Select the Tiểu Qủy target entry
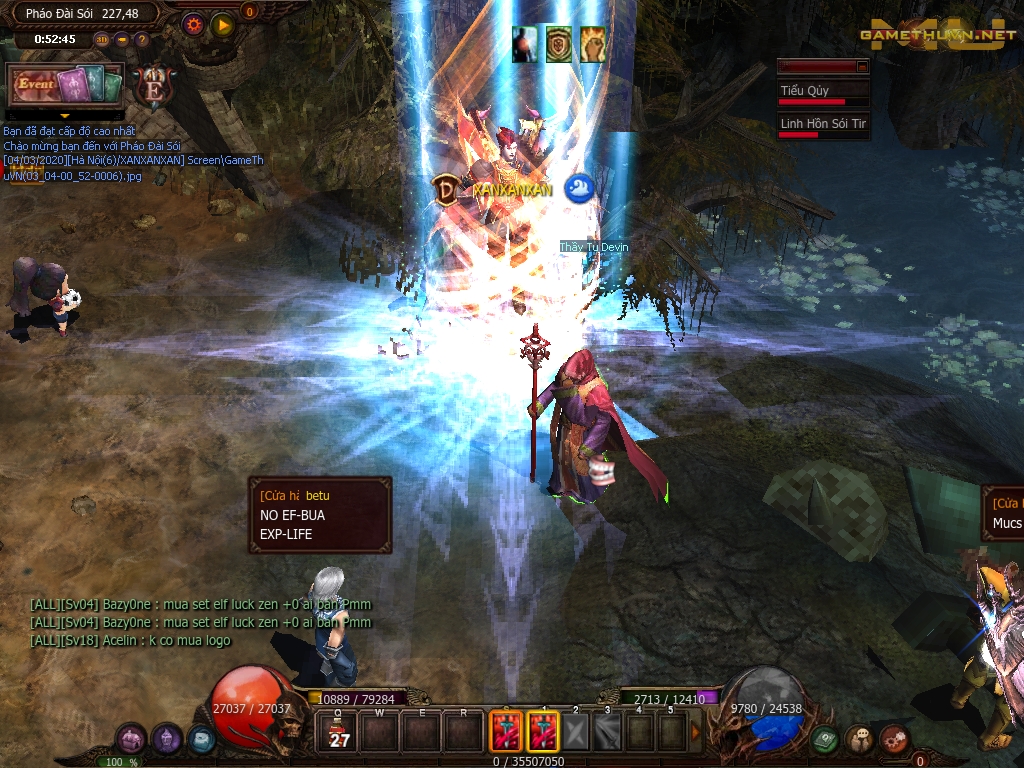 [824, 93]
